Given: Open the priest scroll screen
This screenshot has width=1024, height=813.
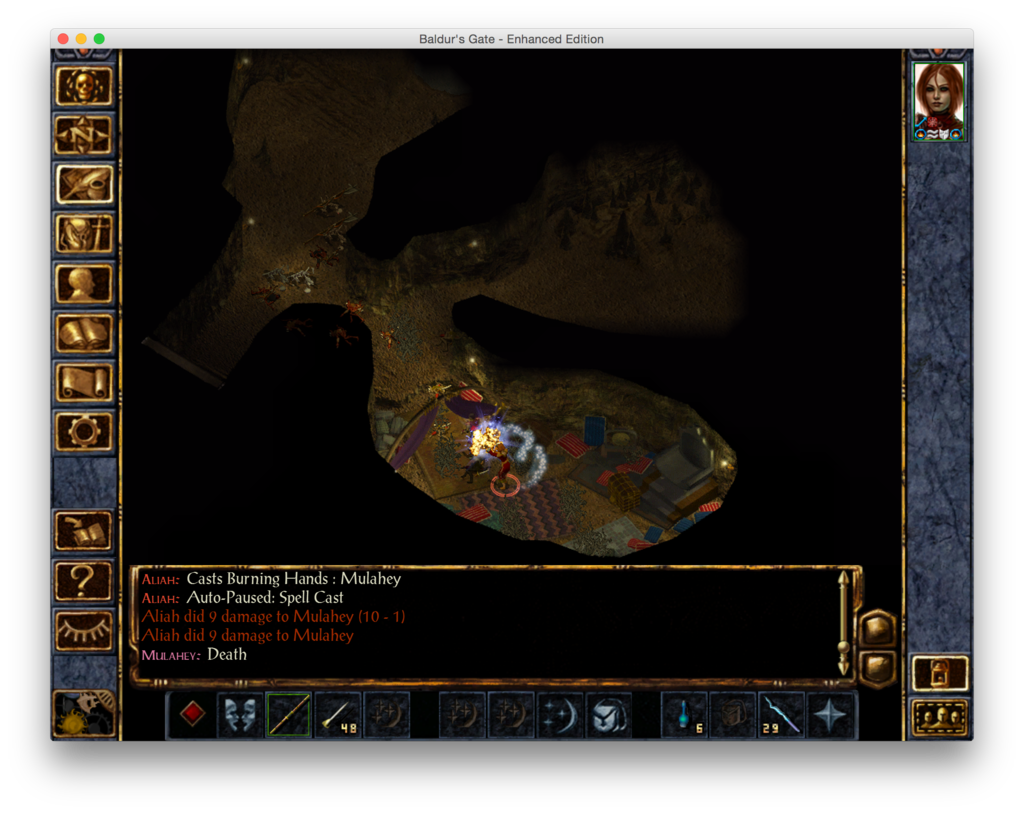Looking at the screenshot, I should tap(84, 382).
